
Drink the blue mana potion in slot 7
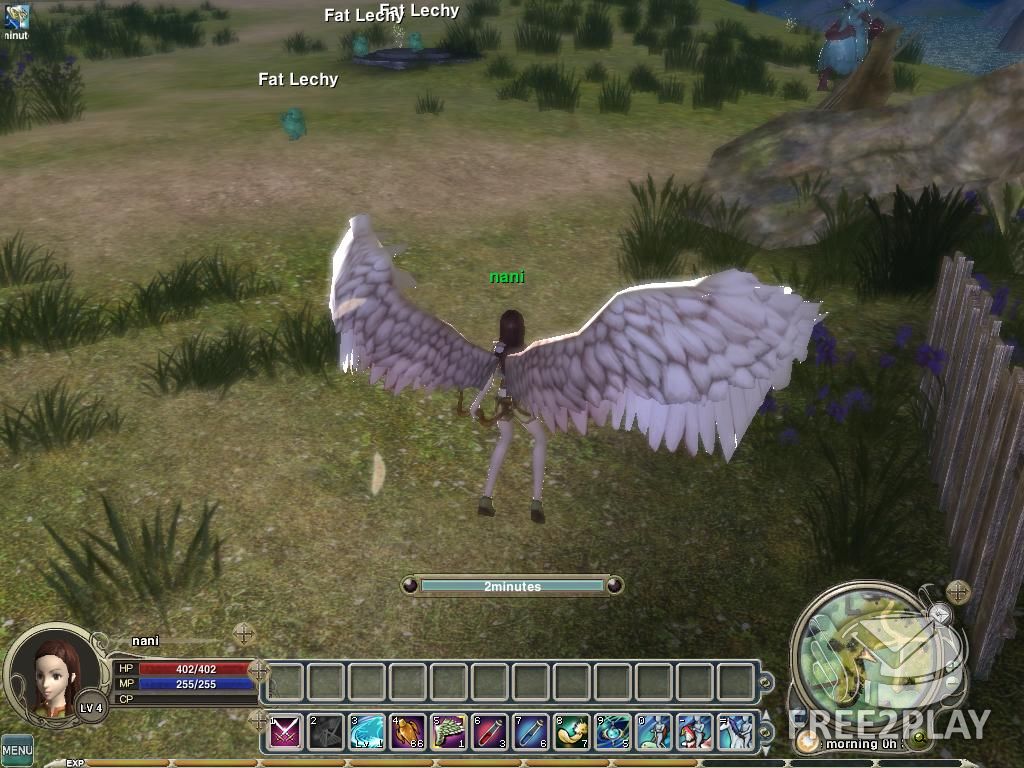point(531,733)
